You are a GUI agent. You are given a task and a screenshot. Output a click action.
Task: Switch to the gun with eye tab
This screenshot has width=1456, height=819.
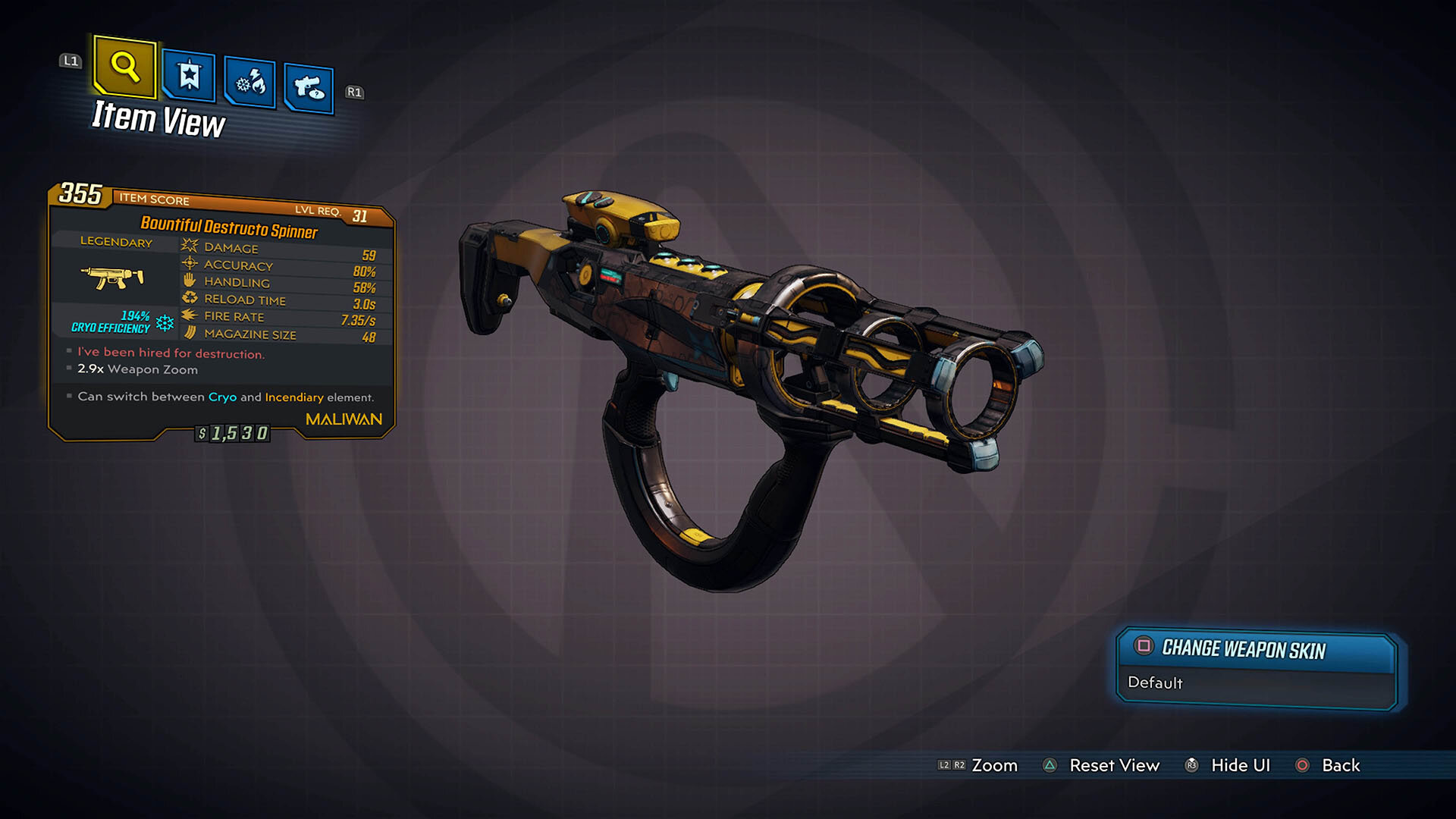pyautogui.click(x=309, y=89)
